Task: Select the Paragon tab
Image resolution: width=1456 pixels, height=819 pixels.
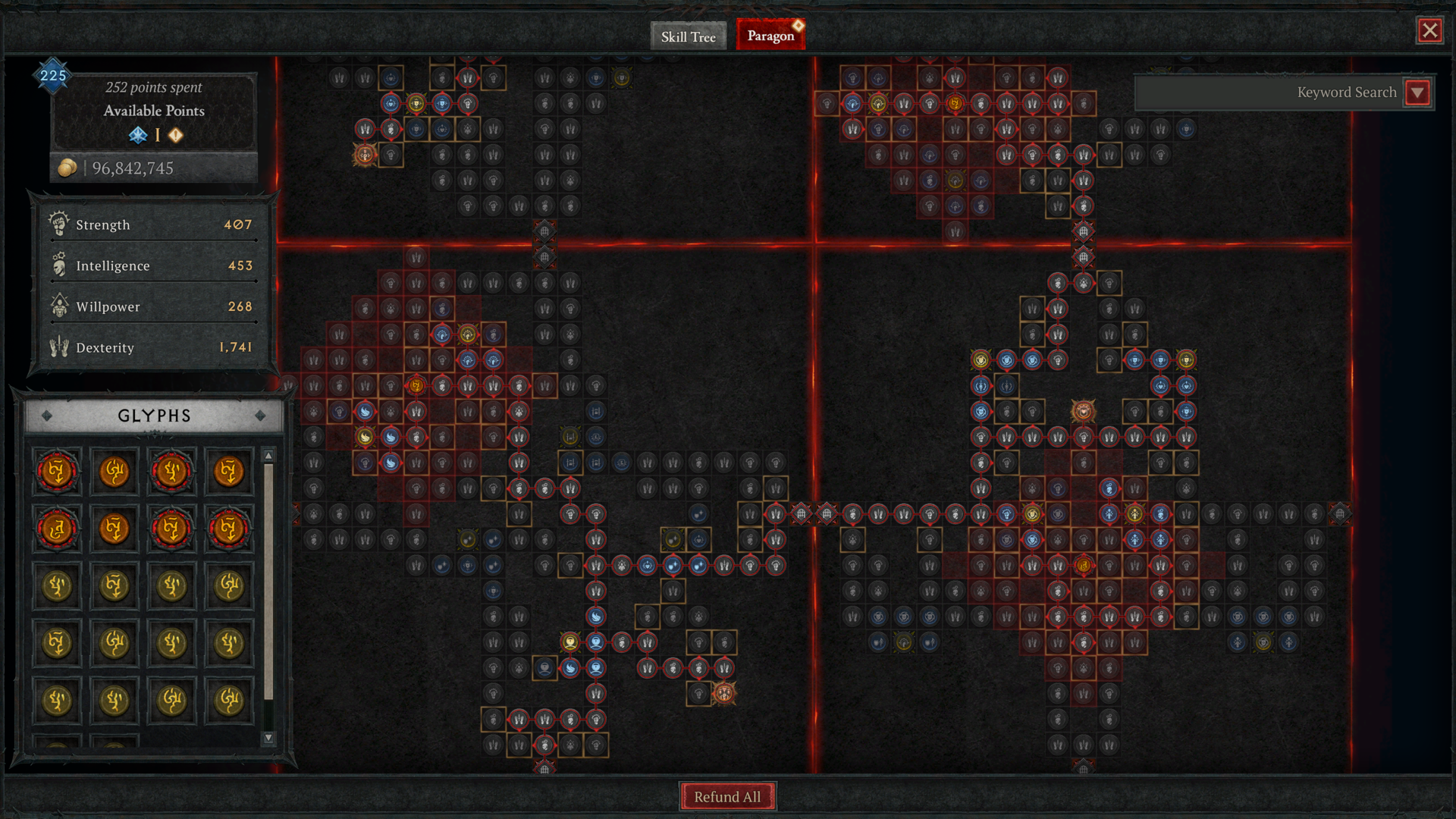Action: coord(770,36)
